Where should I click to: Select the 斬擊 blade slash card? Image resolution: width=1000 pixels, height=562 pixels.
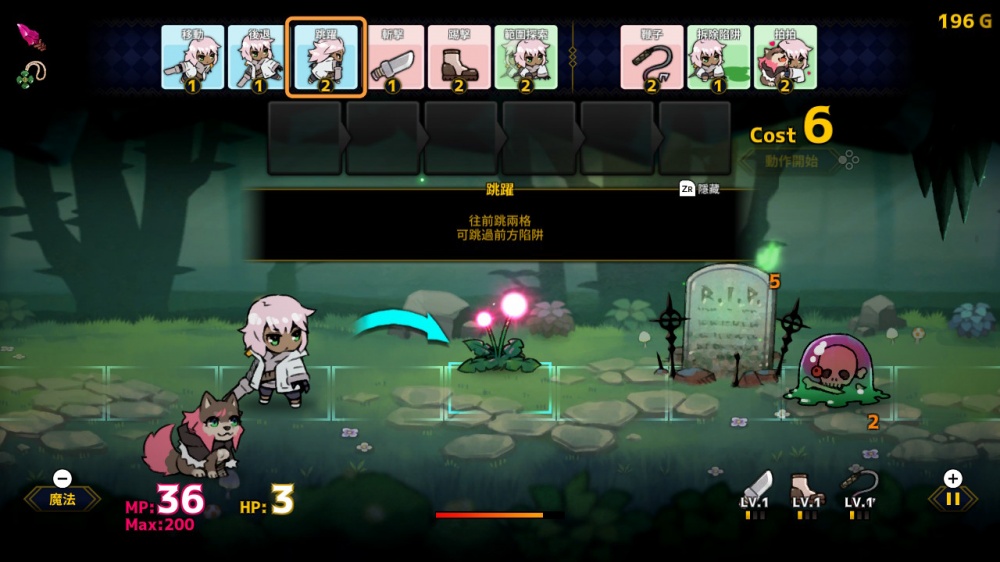[392, 58]
